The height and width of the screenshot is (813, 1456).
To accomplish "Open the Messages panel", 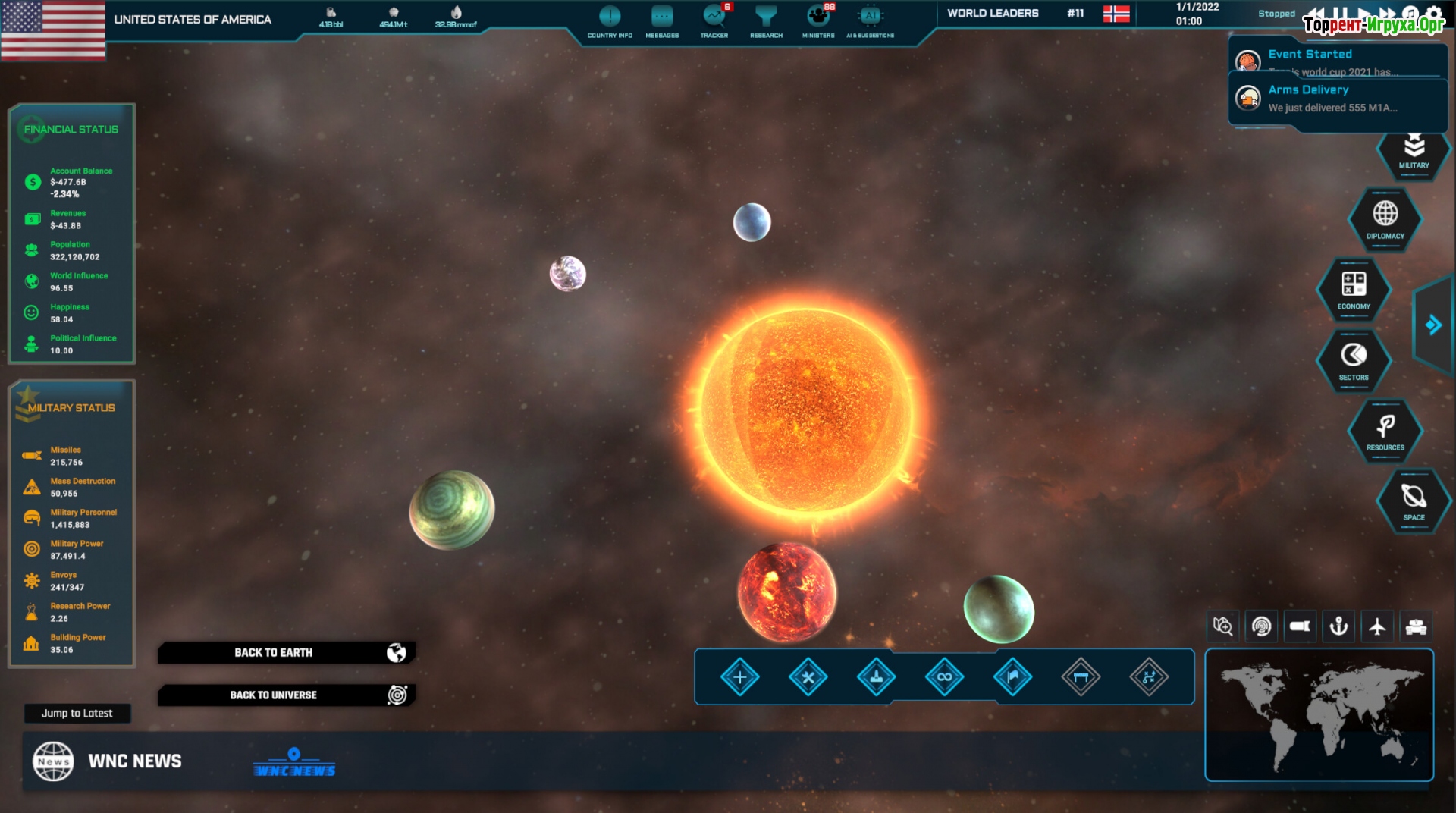I will (x=662, y=21).
